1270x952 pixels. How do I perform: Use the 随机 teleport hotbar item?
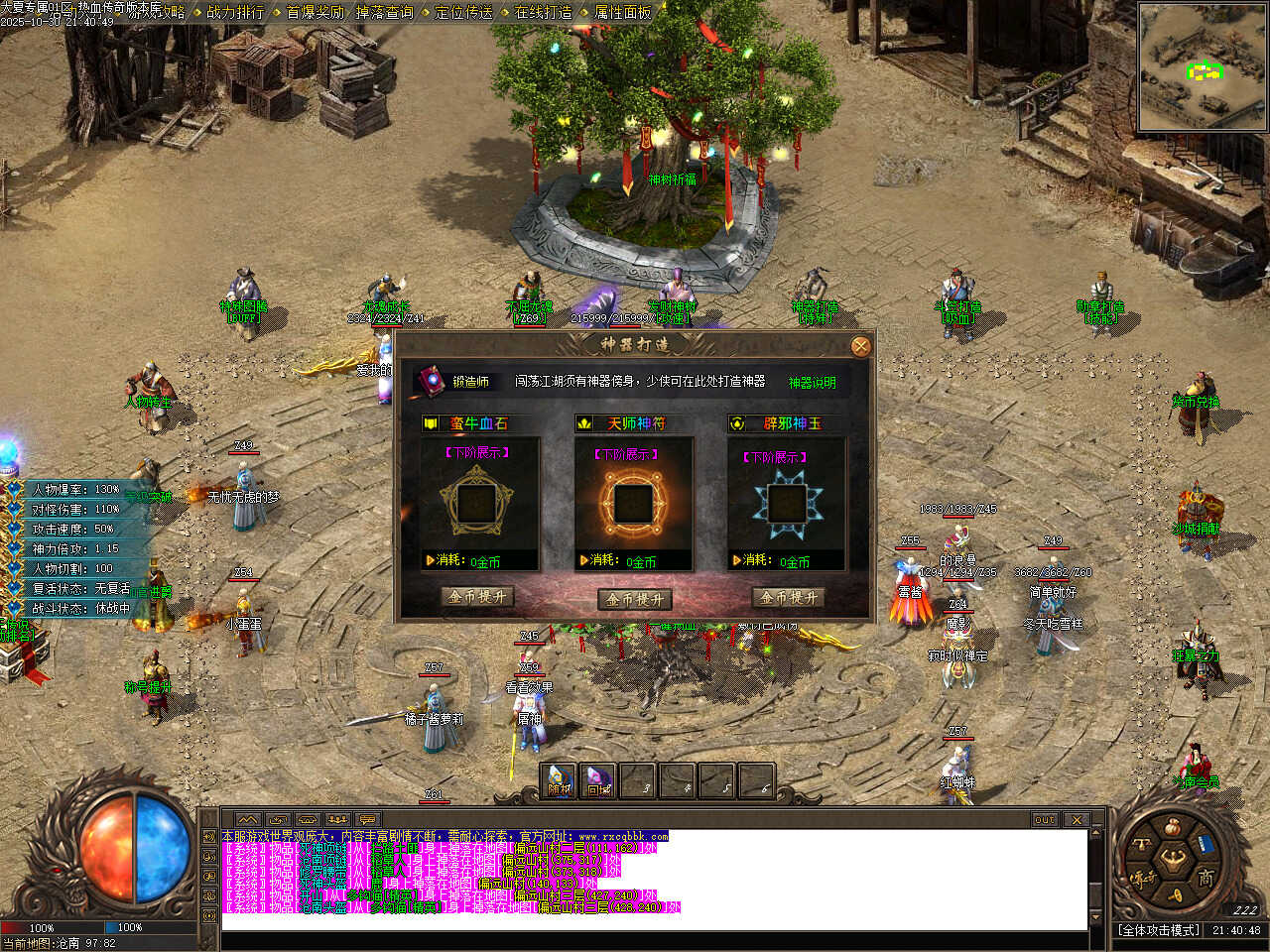tap(561, 781)
